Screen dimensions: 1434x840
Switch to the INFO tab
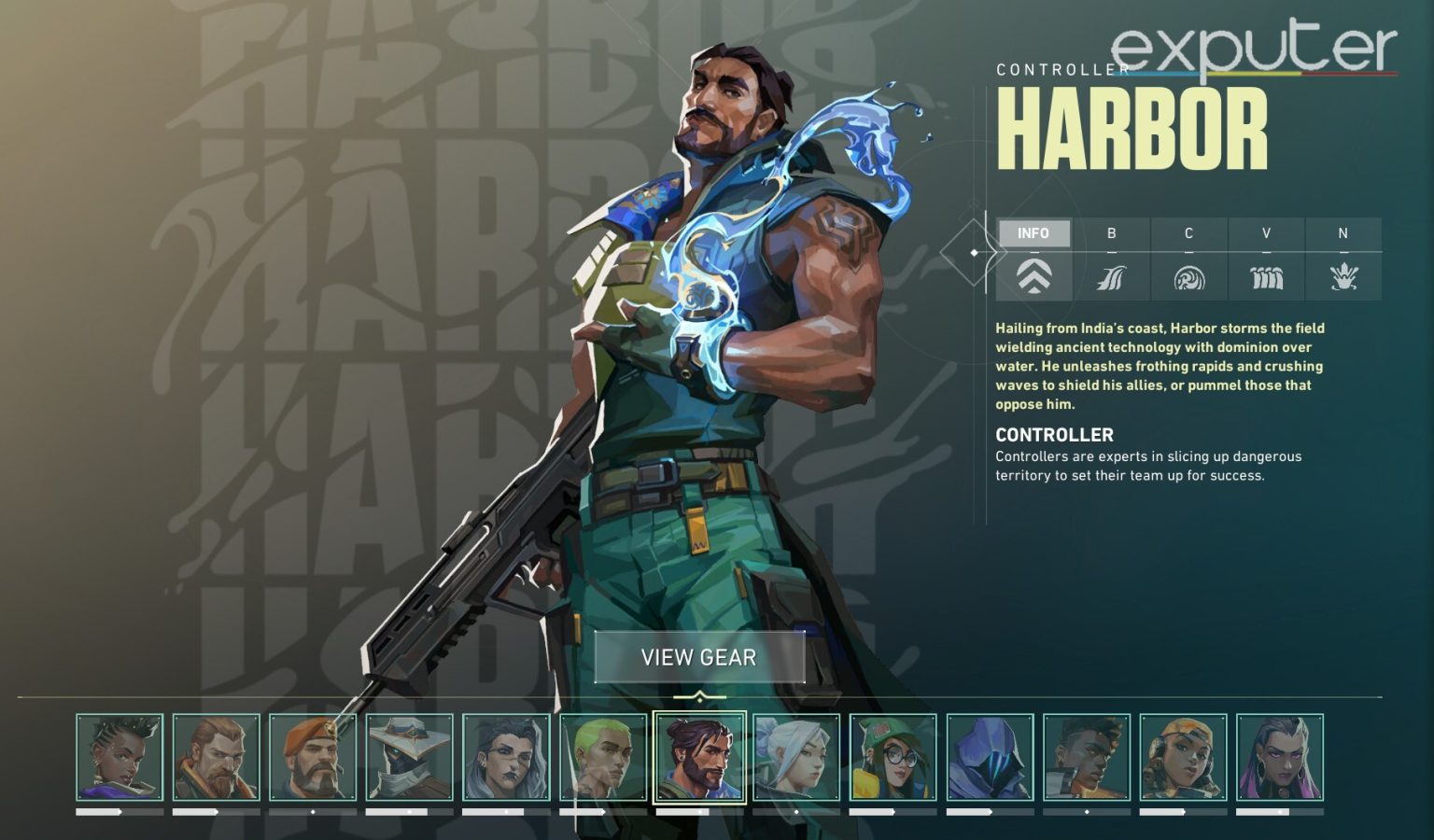coord(1035,233)
